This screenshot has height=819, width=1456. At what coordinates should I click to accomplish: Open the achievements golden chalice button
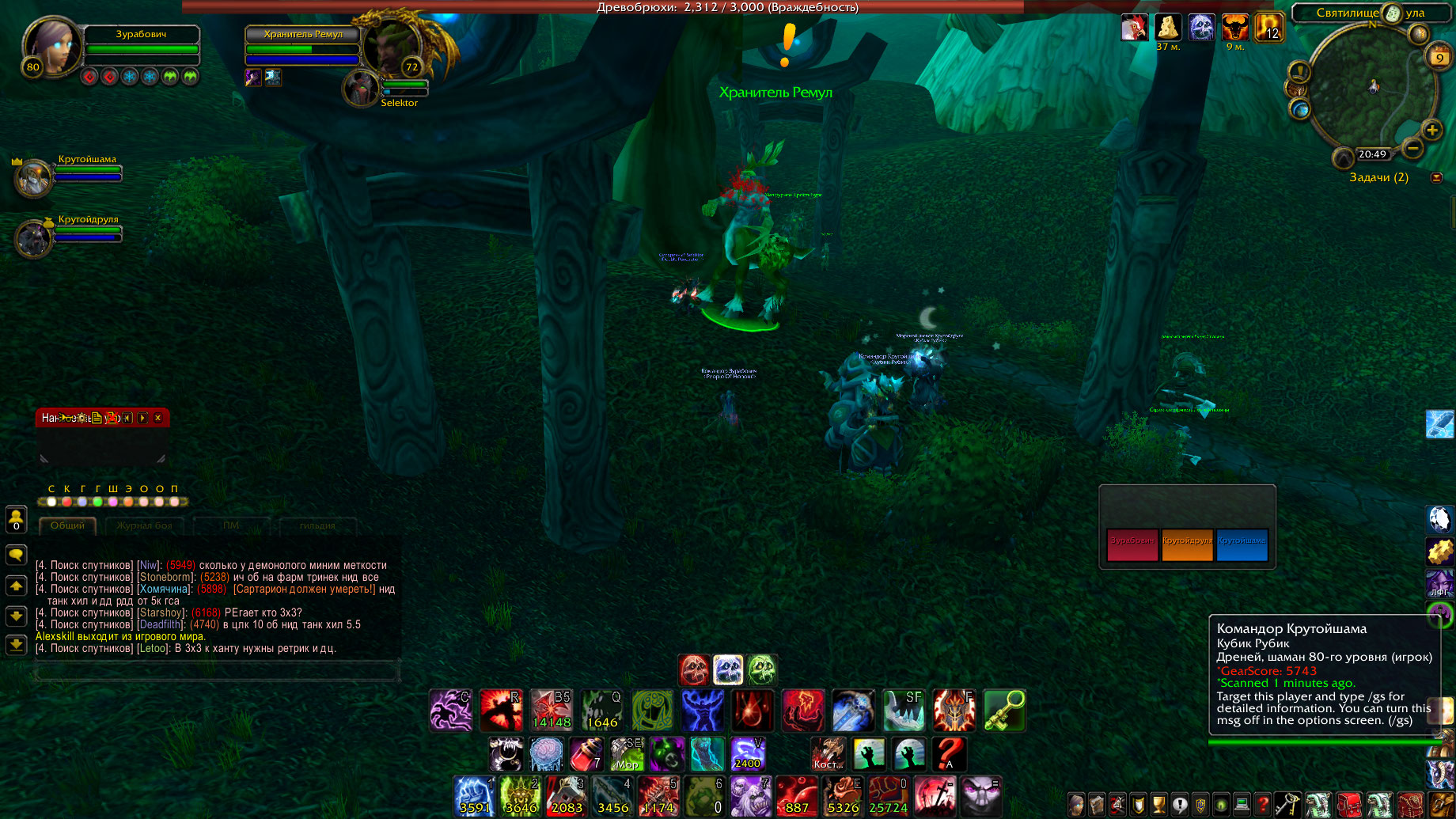tap(1158, 805)
